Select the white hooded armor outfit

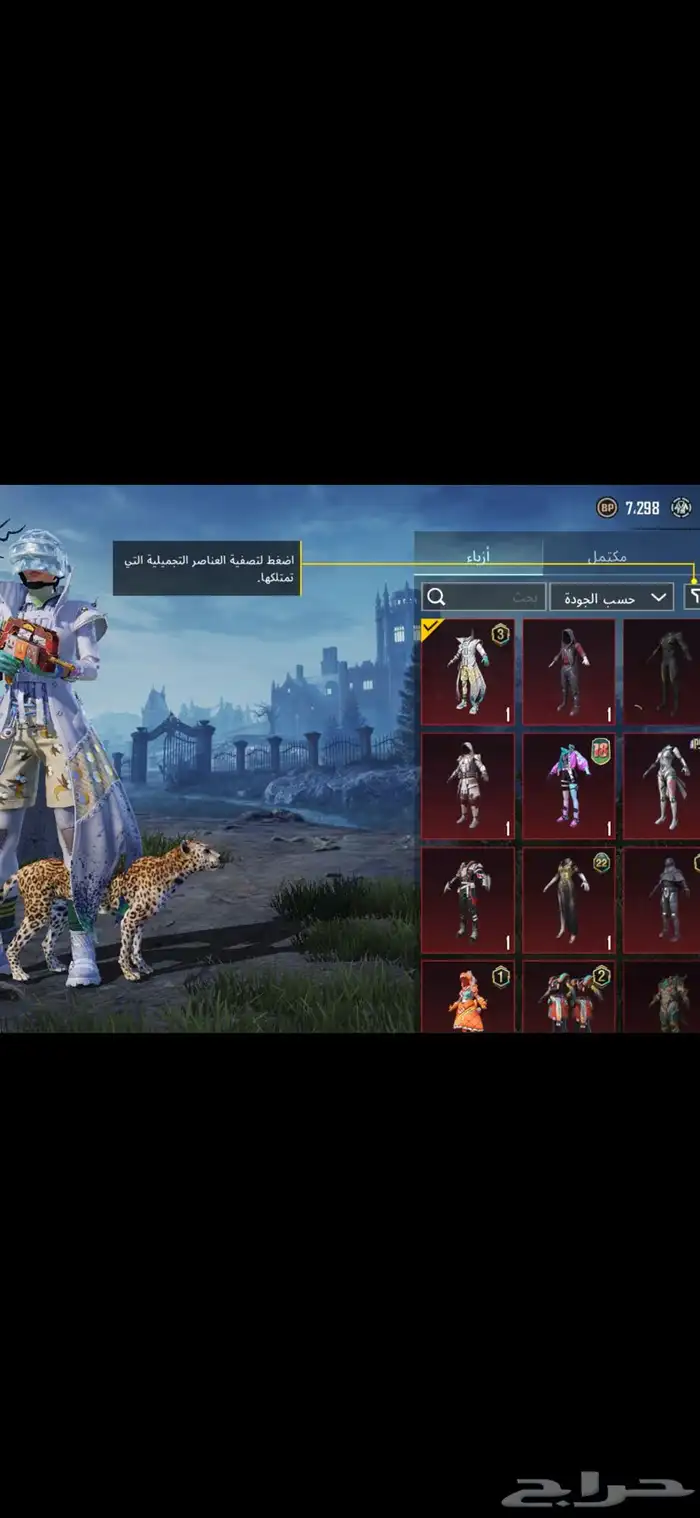(x=467, y=786)
